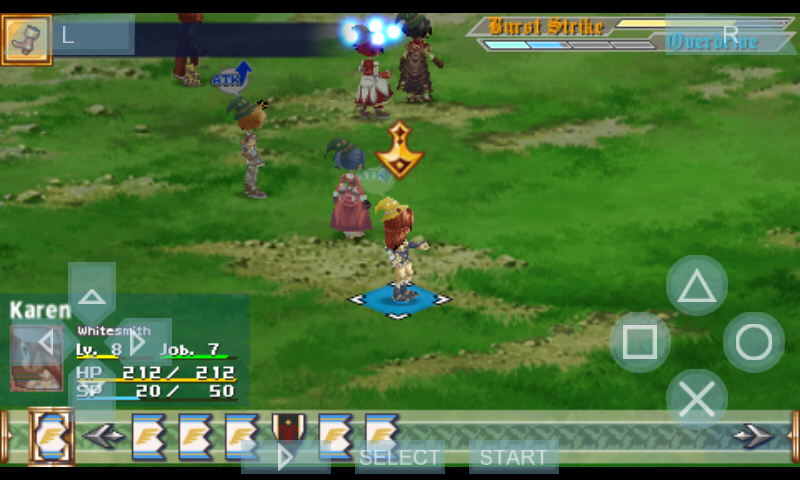Tap the emulator SELECT button

(400, 457)
